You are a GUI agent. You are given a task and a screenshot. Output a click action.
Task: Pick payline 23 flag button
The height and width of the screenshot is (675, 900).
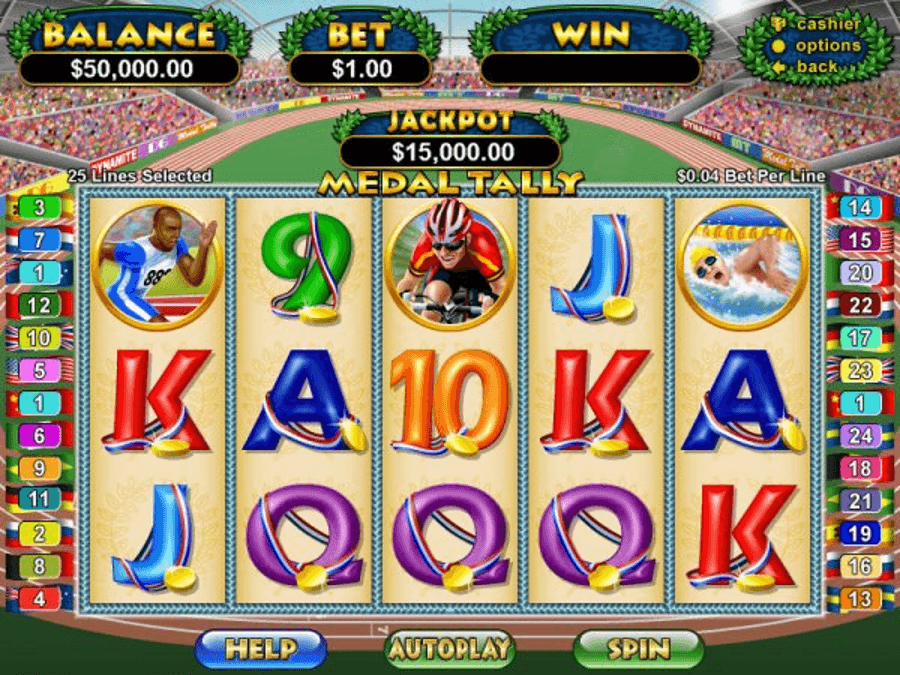click(x=860, y=370)
